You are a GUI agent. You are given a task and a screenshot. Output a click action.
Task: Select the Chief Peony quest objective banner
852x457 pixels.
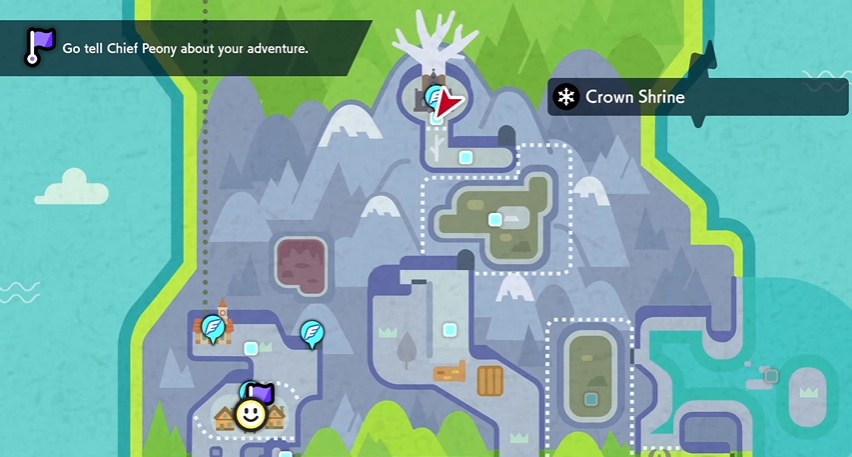click(x=185, y=48)
